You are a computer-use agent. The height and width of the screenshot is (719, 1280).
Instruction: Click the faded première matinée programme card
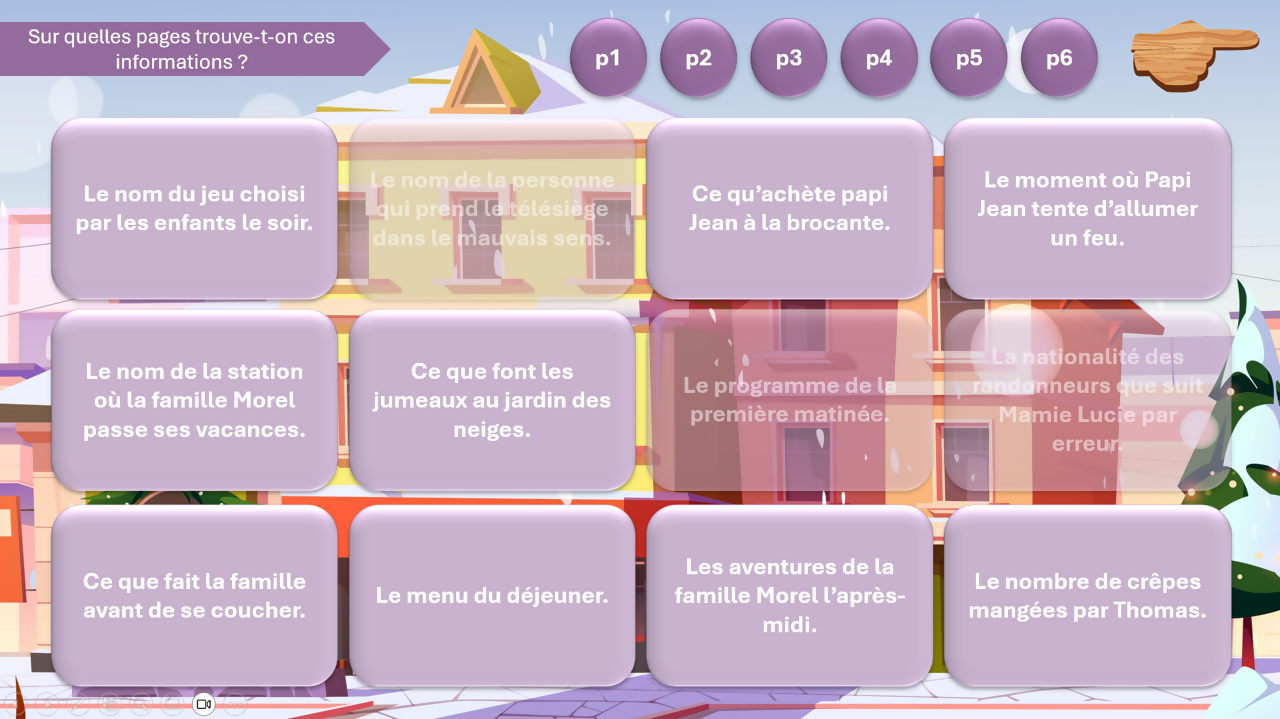[789, 400]
